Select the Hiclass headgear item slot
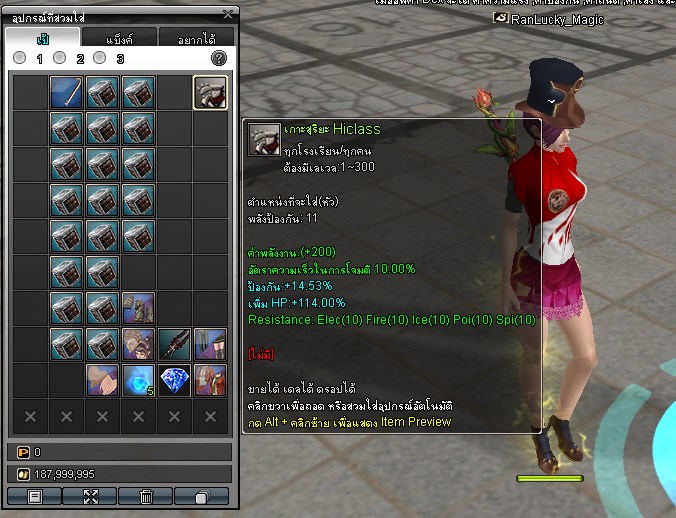 (x=210, y=93)
